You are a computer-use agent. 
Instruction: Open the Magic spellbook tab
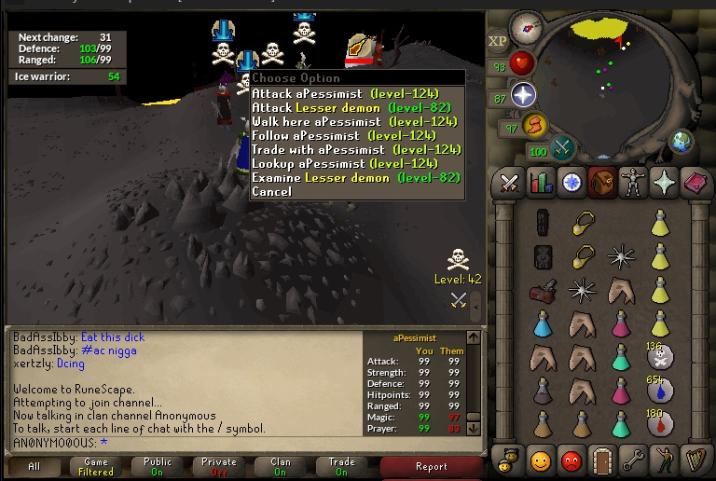click(x=695, y=182)
